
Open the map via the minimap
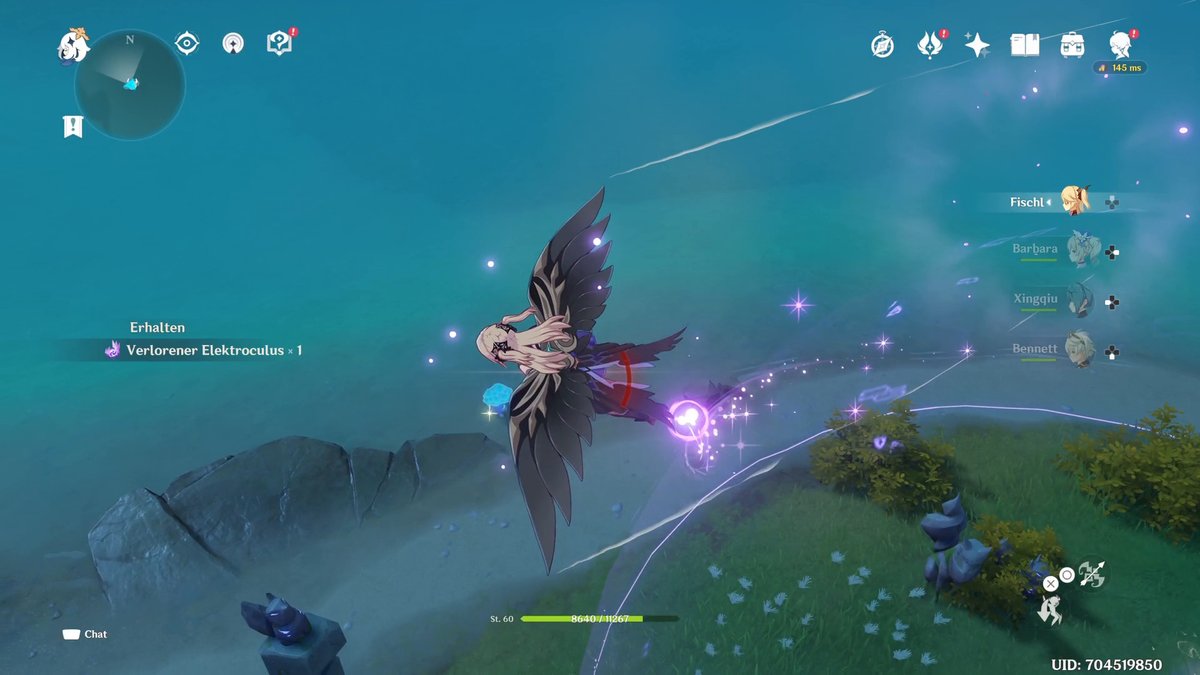coord(130,85)
